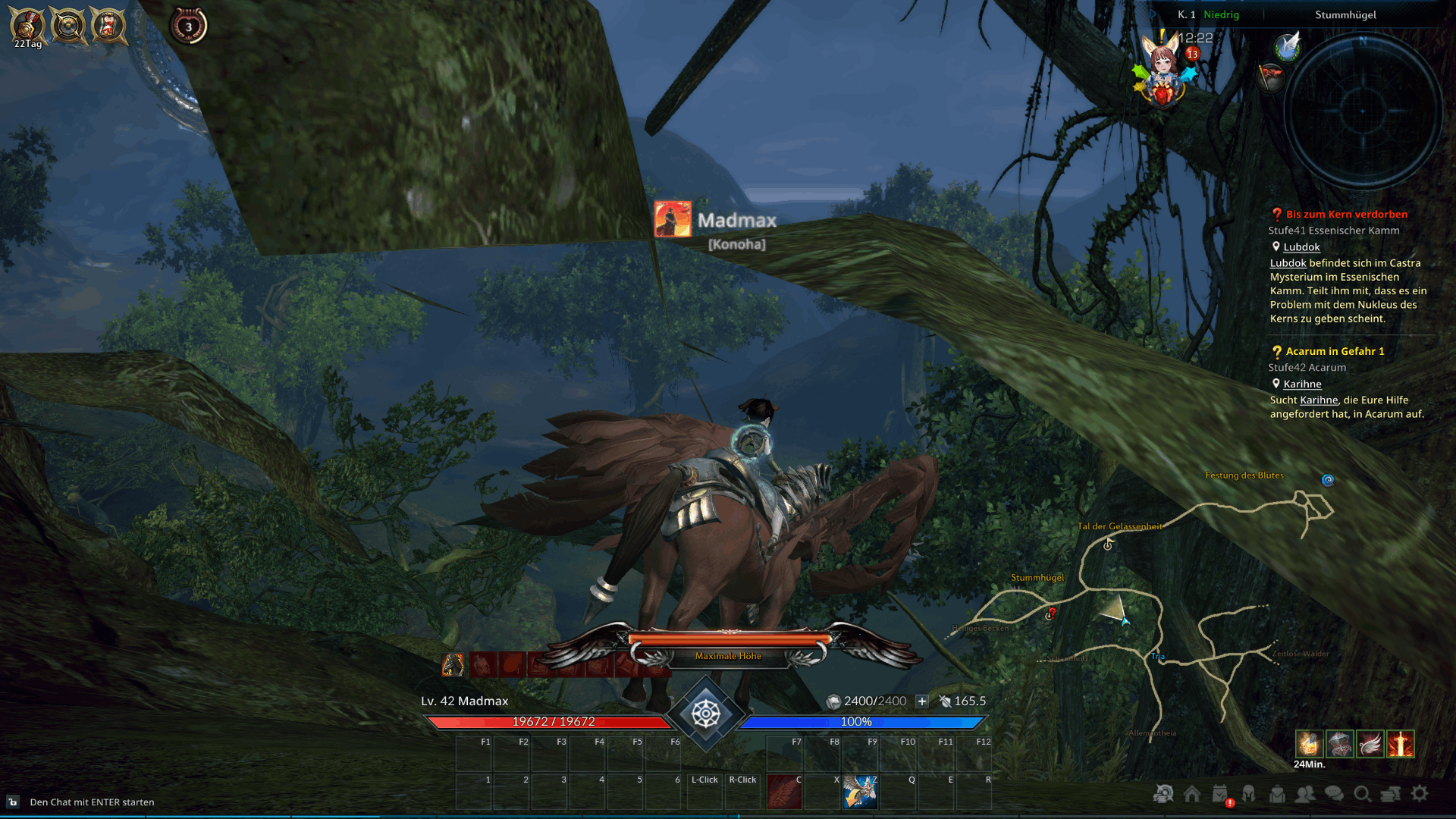Select the red wing skill slot
The width and height of the screenshot is (1456, 819).
point(784,792)
